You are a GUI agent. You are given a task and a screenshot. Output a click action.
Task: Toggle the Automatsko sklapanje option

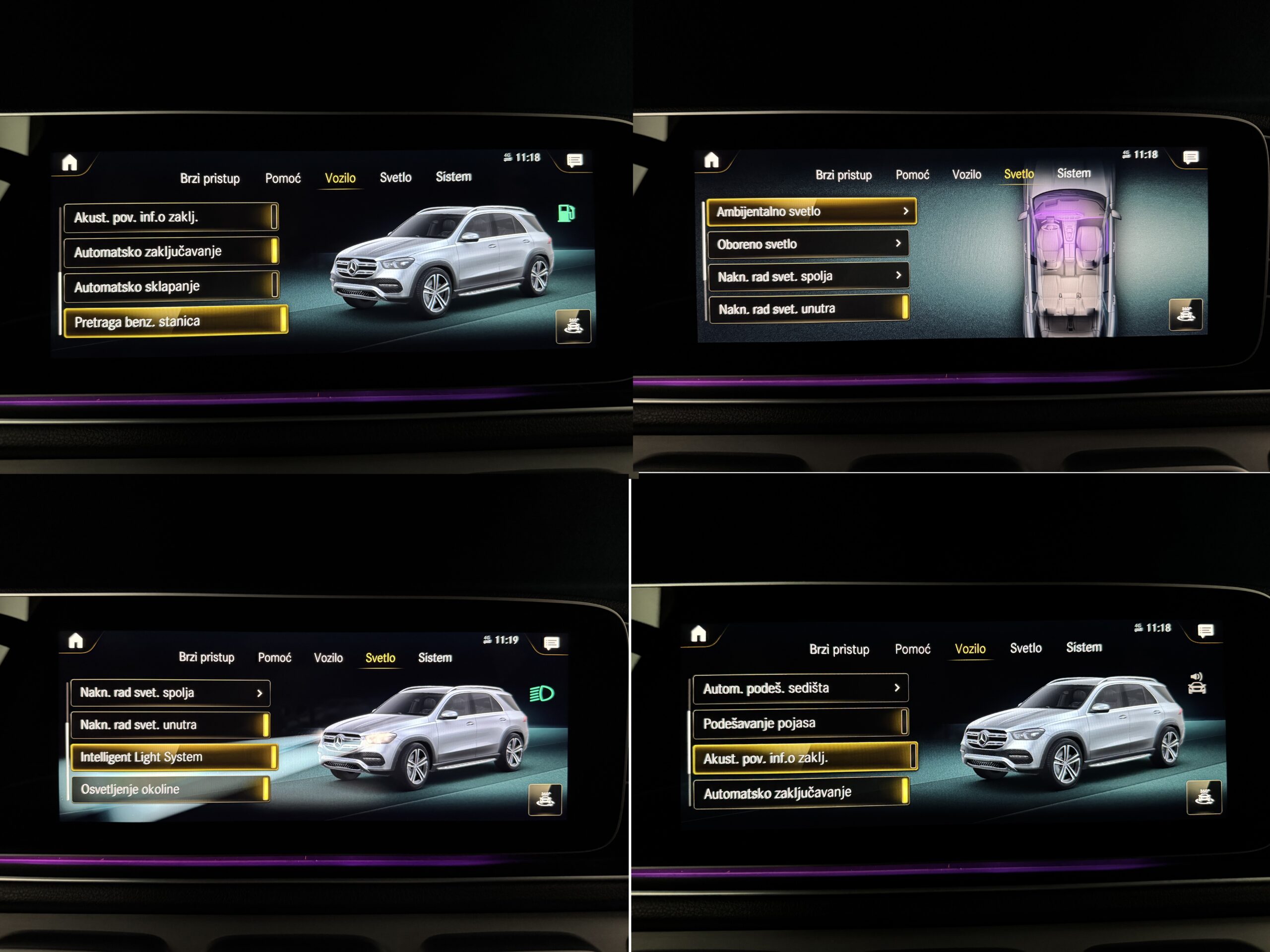pos(171,286)
